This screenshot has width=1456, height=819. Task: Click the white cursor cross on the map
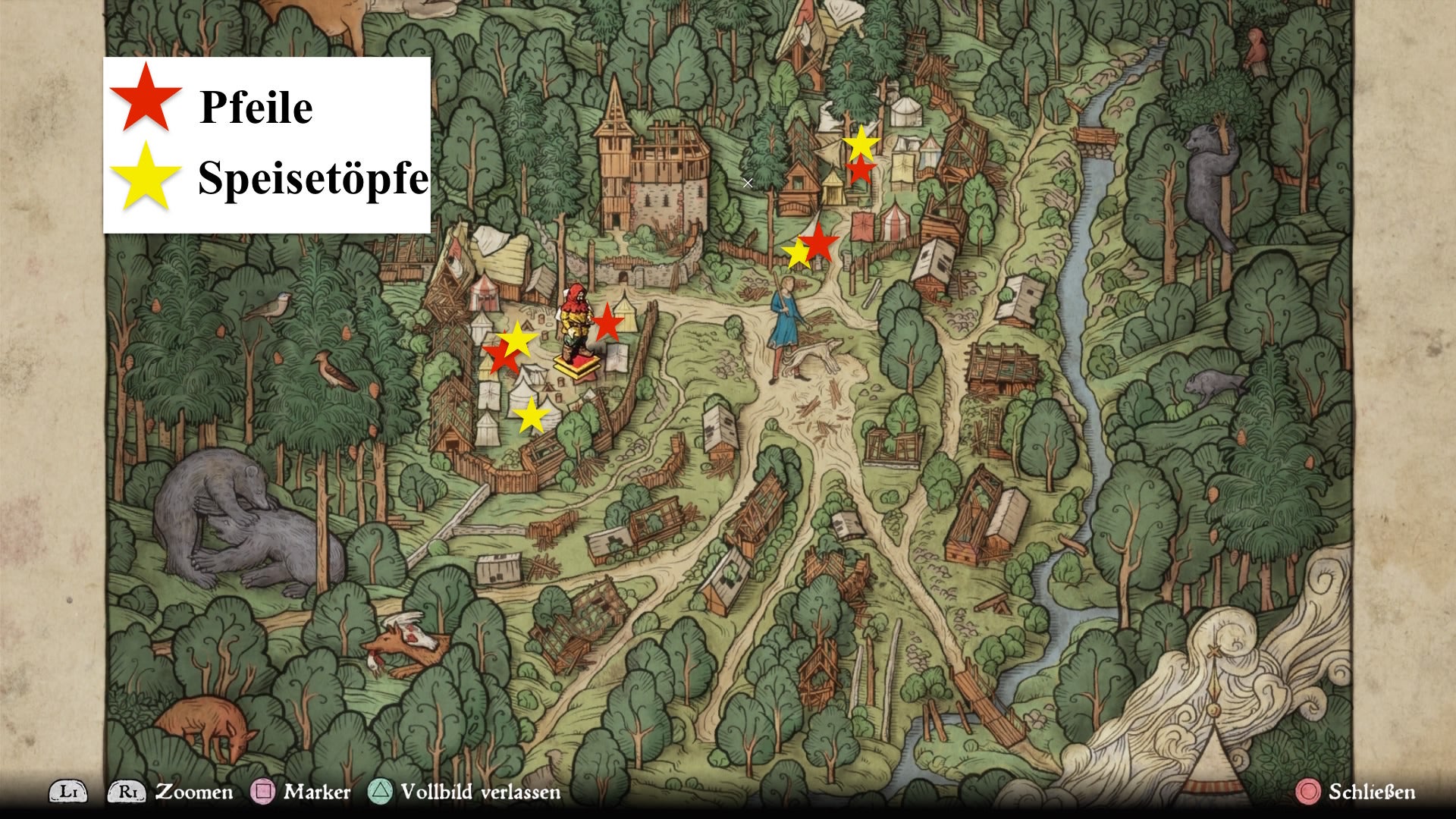748,182
